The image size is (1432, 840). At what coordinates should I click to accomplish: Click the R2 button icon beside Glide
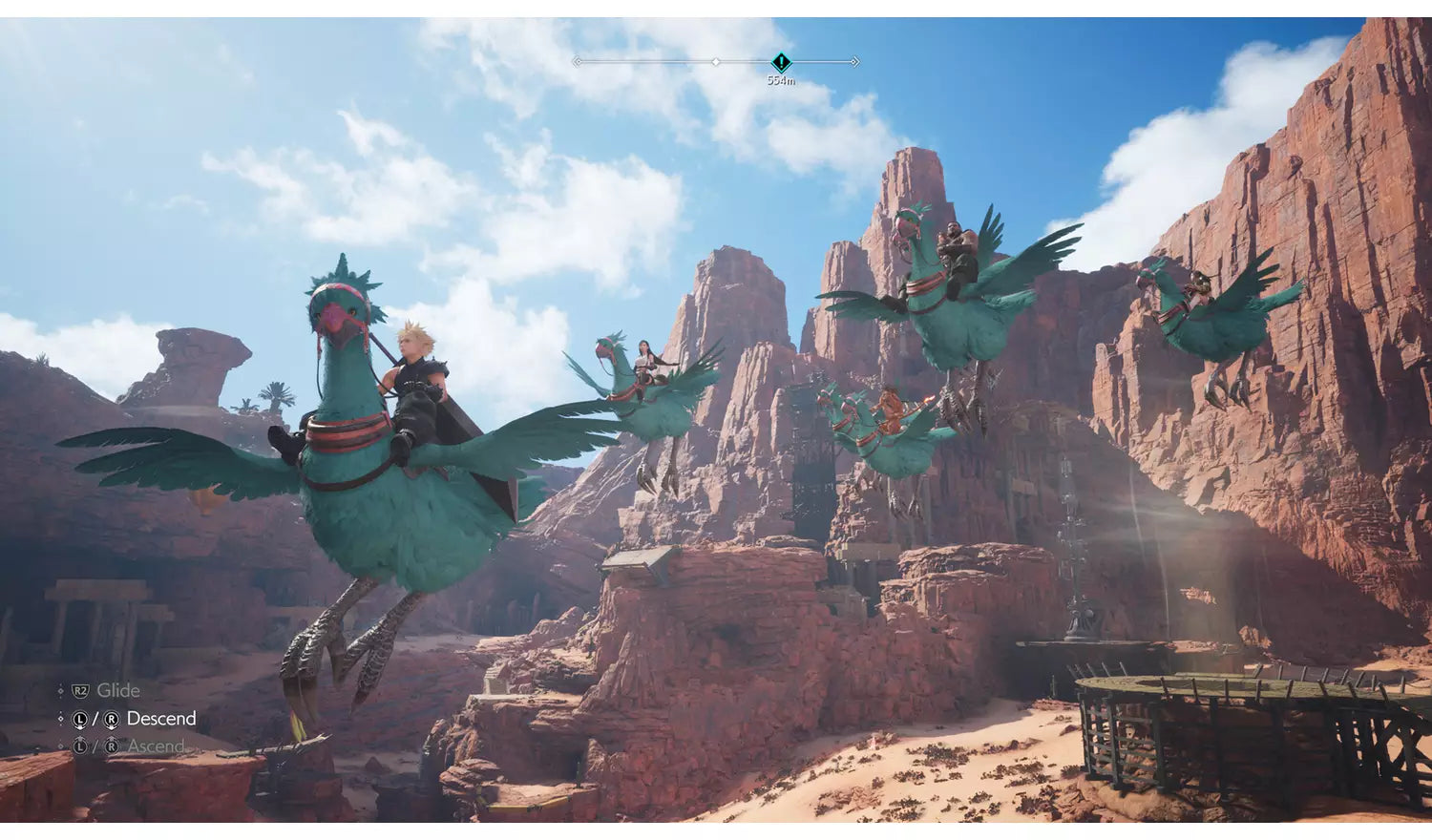pyautogui.click(x=80, y=690)
